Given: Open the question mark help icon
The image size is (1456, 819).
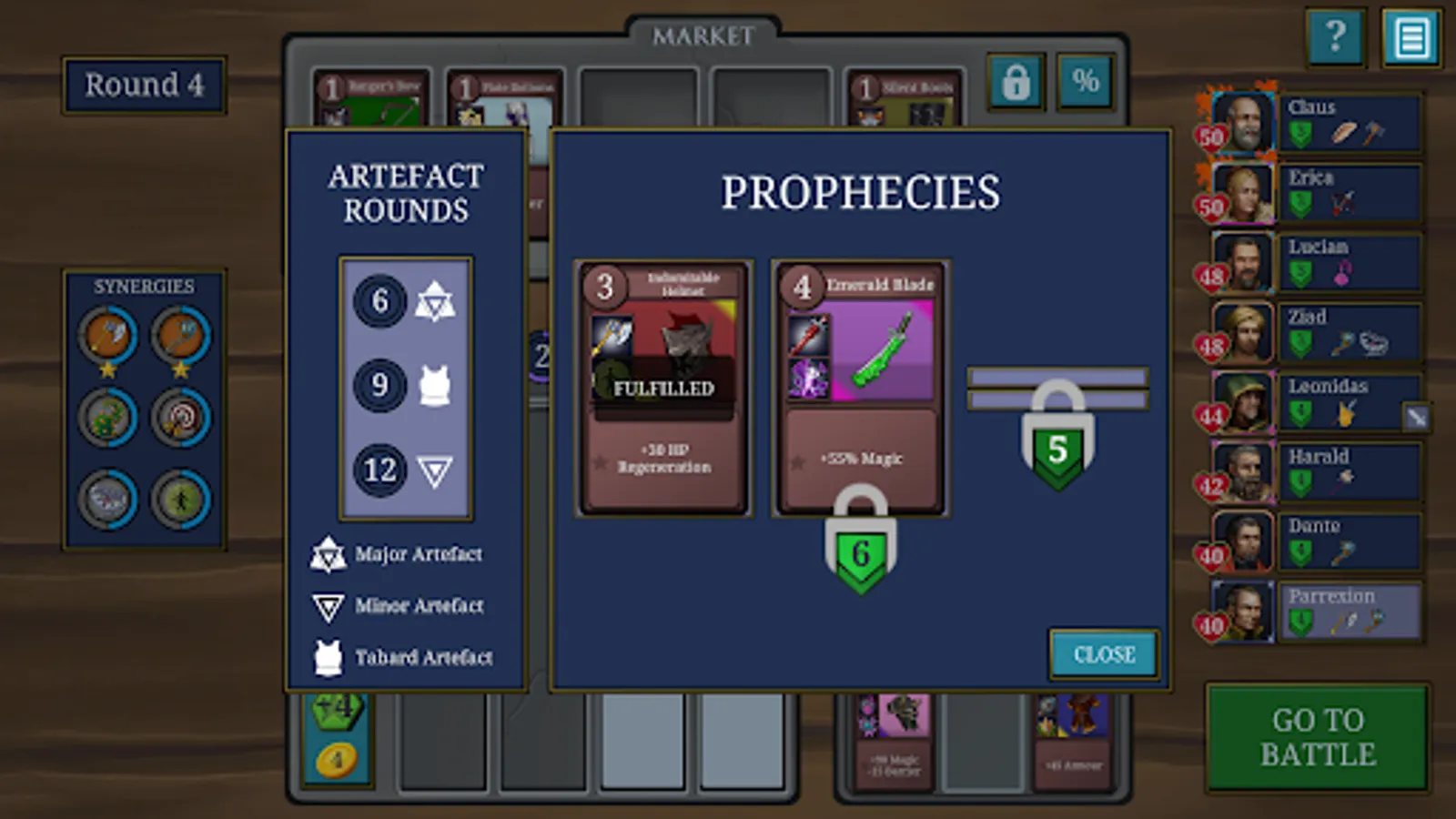Looking at the screenshot, I should (1336, 38).
